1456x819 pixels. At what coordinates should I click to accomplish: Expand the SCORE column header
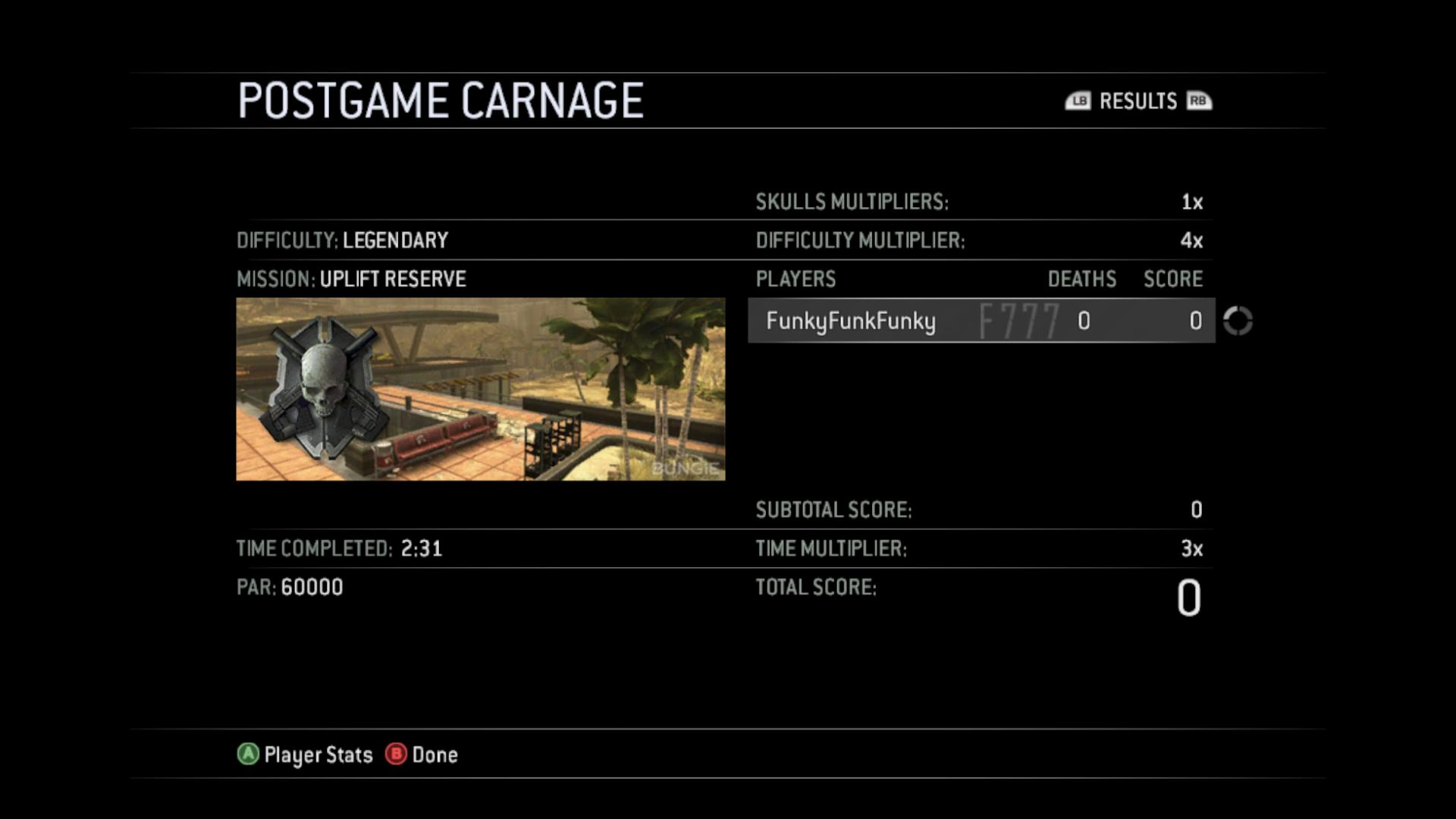pos(1172,279)
